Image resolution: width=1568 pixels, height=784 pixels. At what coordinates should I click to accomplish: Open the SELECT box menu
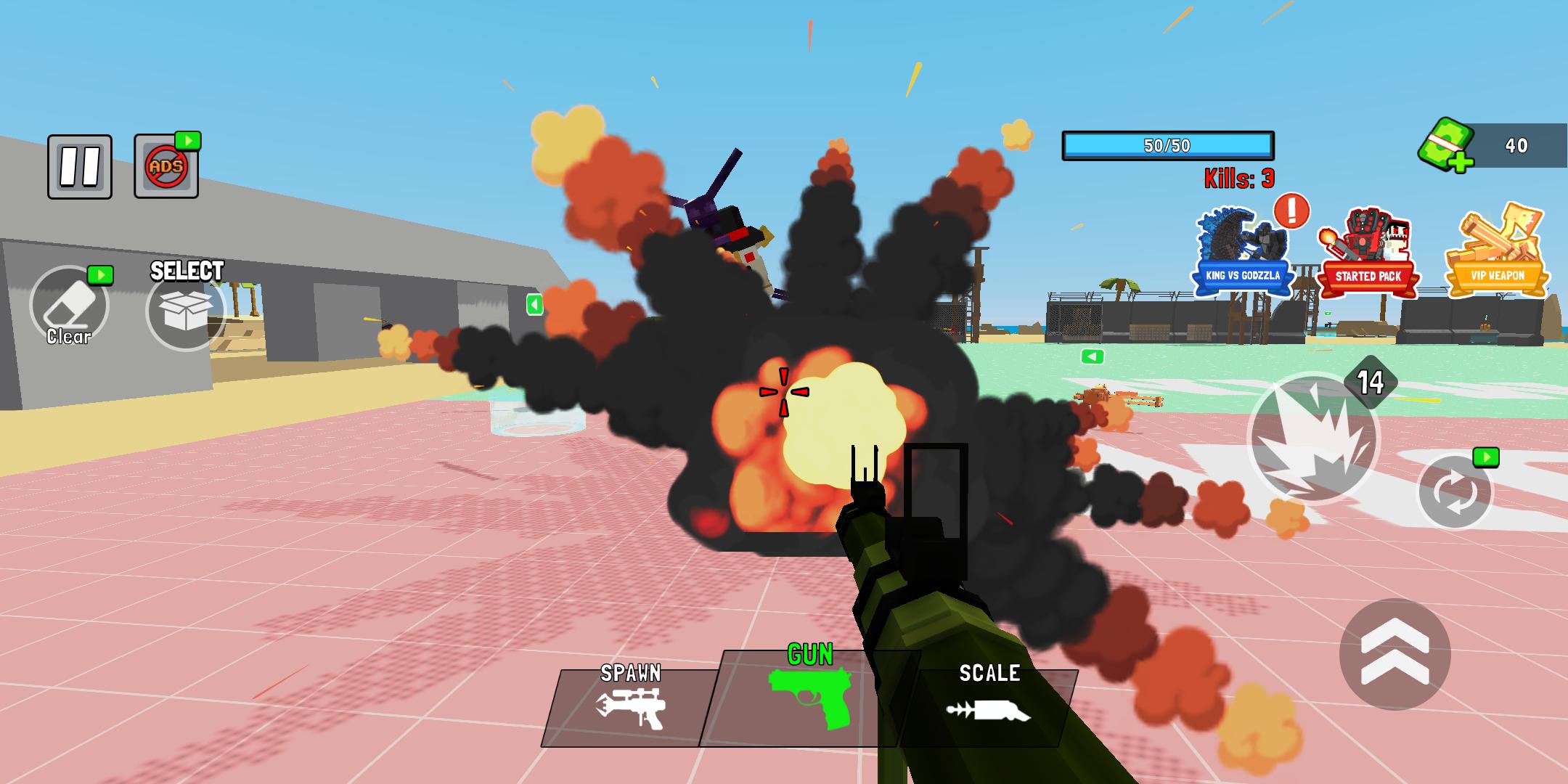(x=186, y=310)
